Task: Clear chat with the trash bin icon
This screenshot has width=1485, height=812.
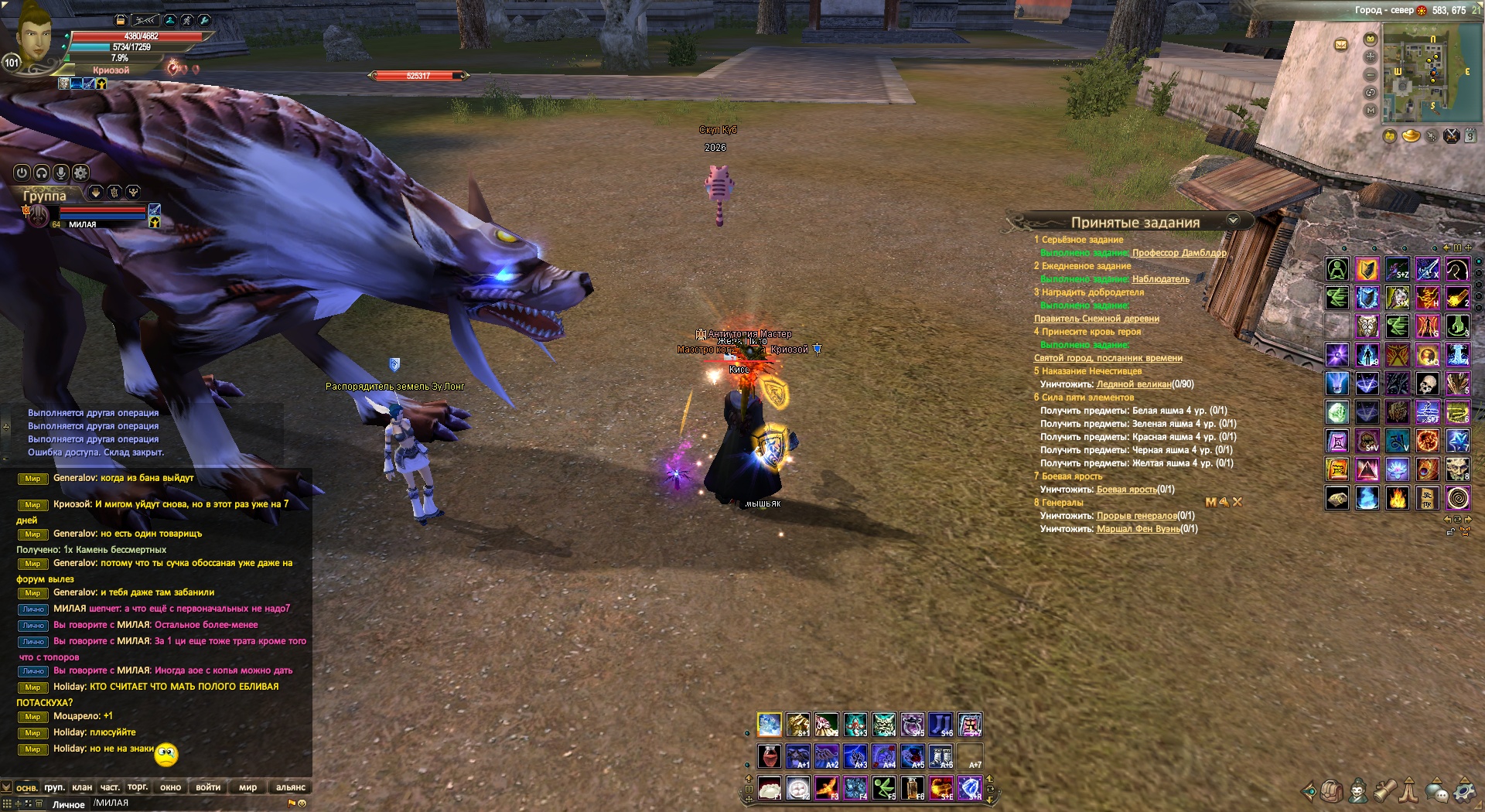Action: click(39, 803)
